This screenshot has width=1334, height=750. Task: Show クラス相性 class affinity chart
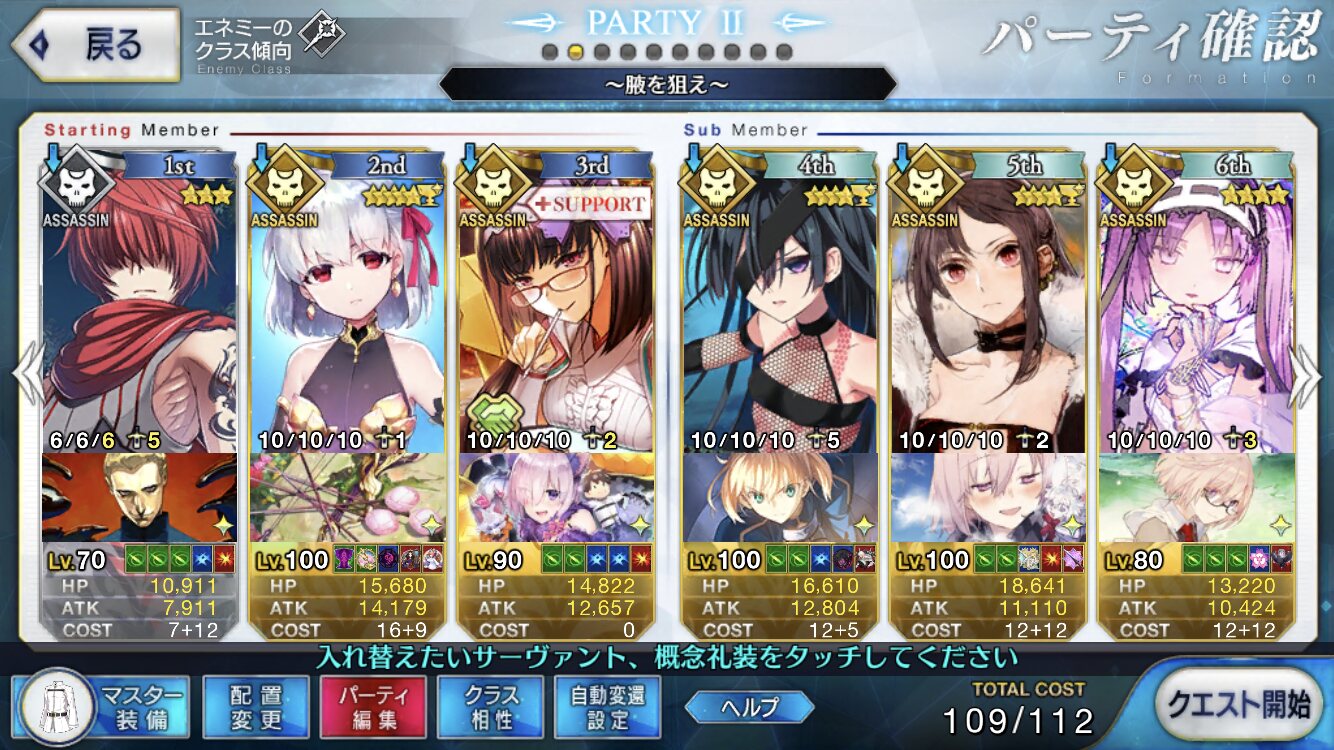[x=490, y=706]
